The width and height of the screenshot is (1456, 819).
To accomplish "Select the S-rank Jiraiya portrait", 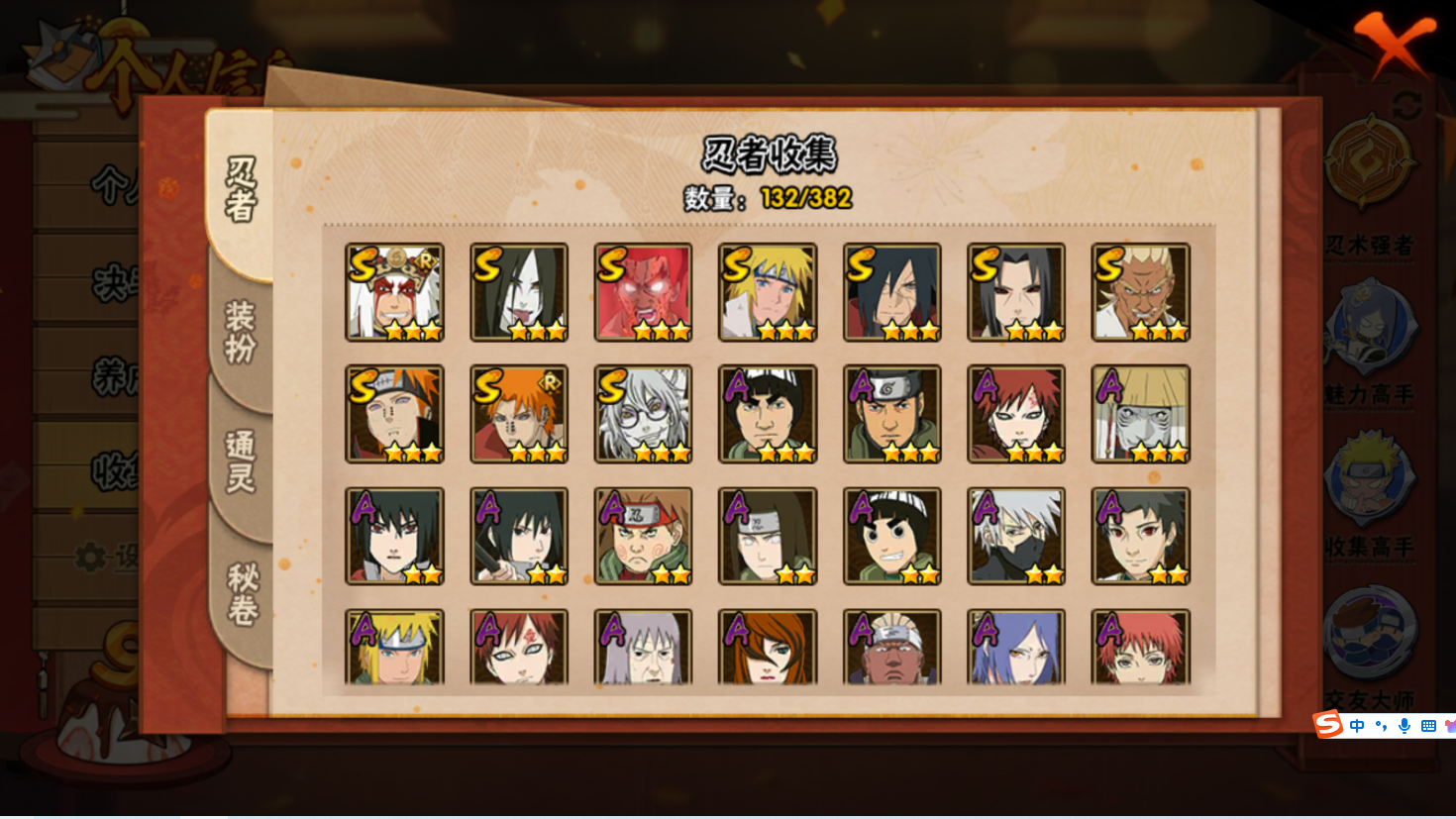I will [394, 292].
